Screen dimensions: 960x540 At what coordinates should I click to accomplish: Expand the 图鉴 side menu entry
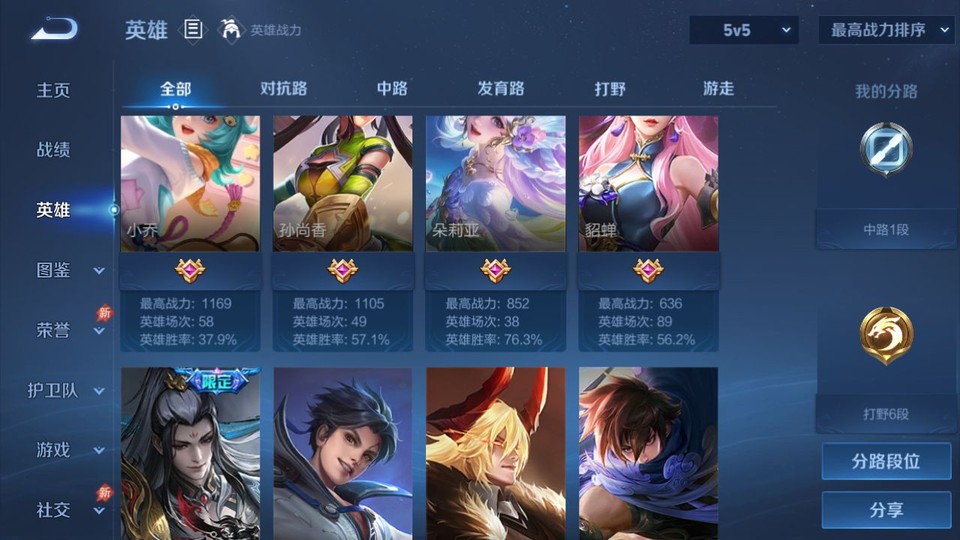coord(68,270)
